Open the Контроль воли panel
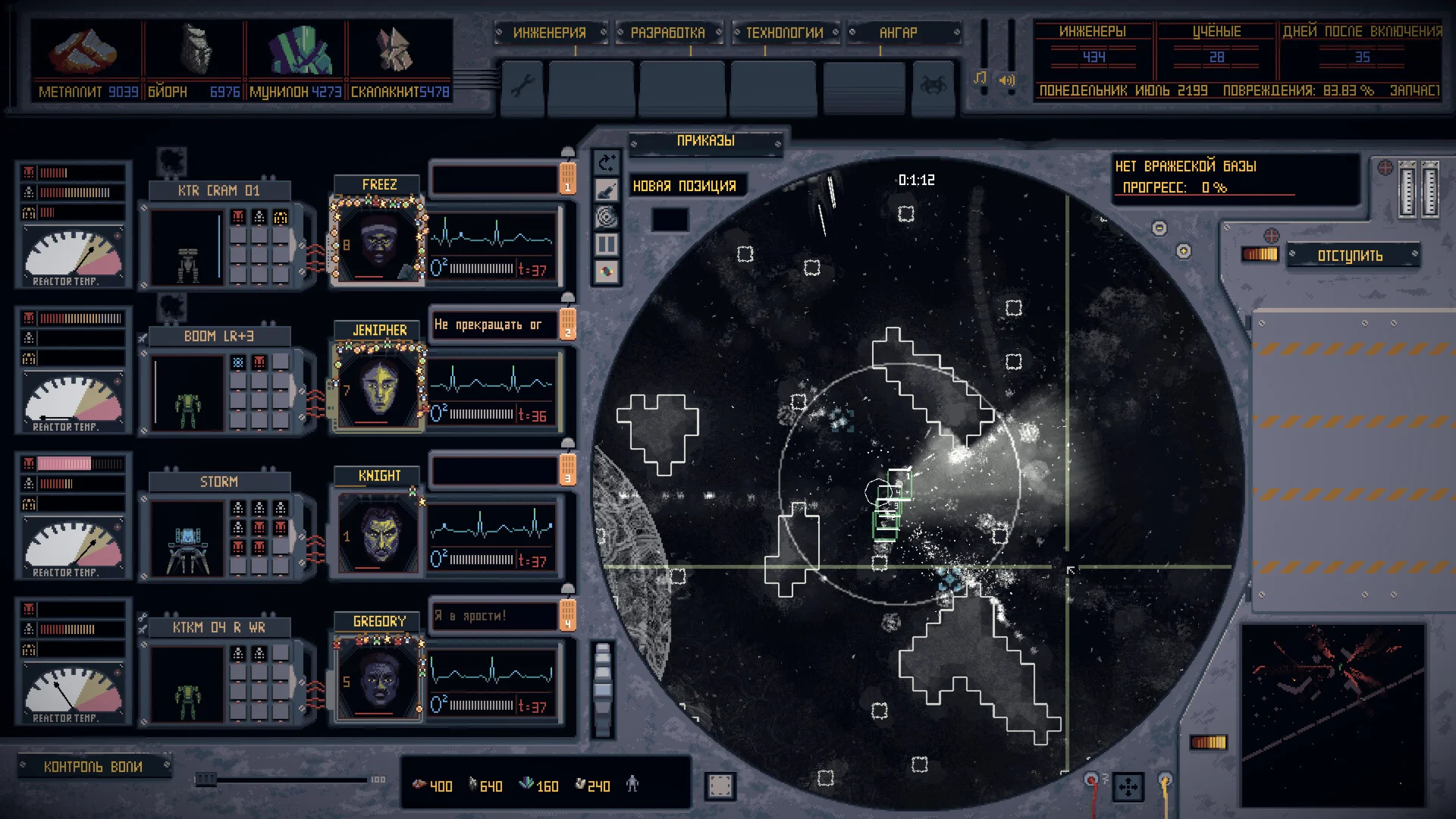This screenshot has height=819, width=1456. click(x=93, y=767)
